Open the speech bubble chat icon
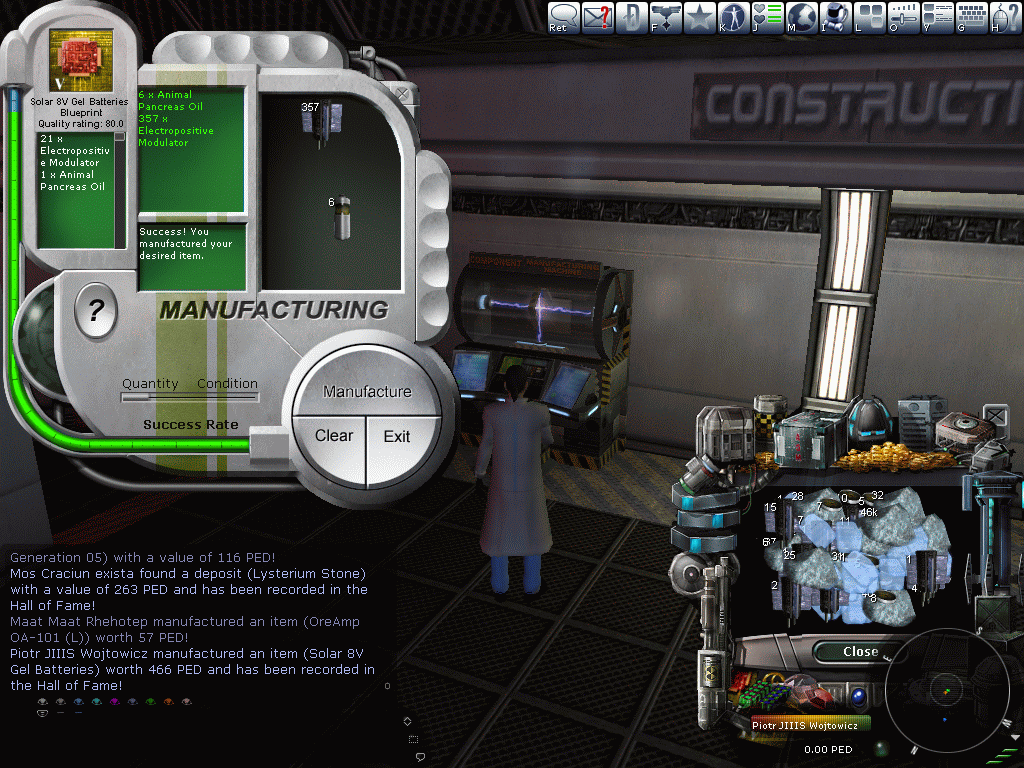1024x768 pixels. coord(564,16)
